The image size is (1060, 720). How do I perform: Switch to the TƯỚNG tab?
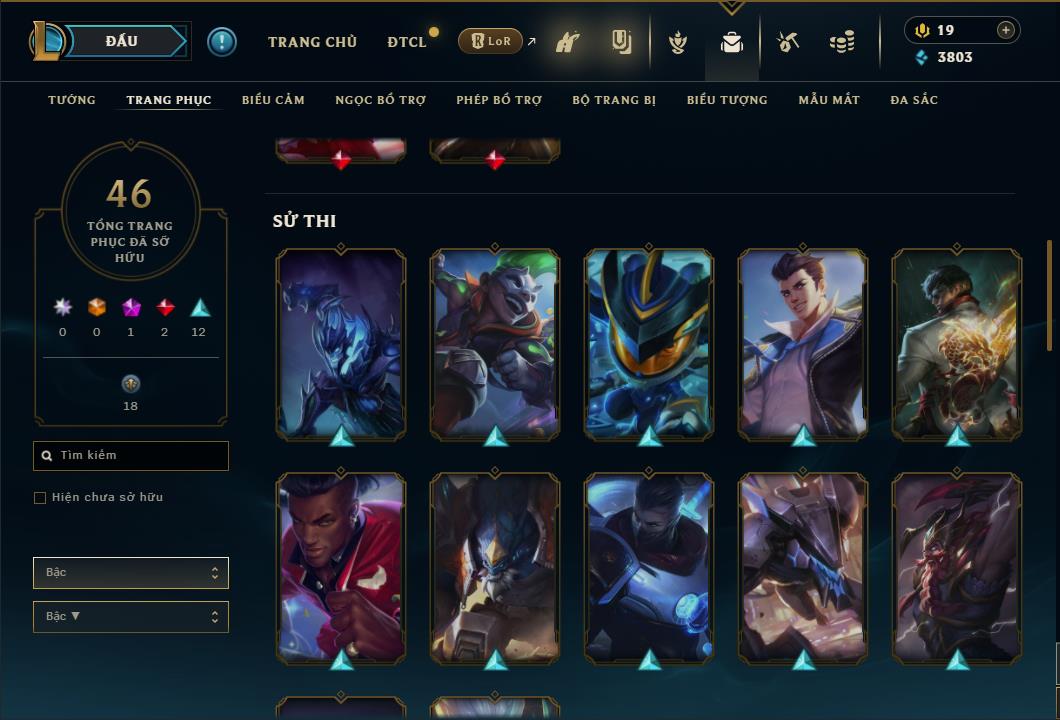pyautogui.click(x=72, y=100)
